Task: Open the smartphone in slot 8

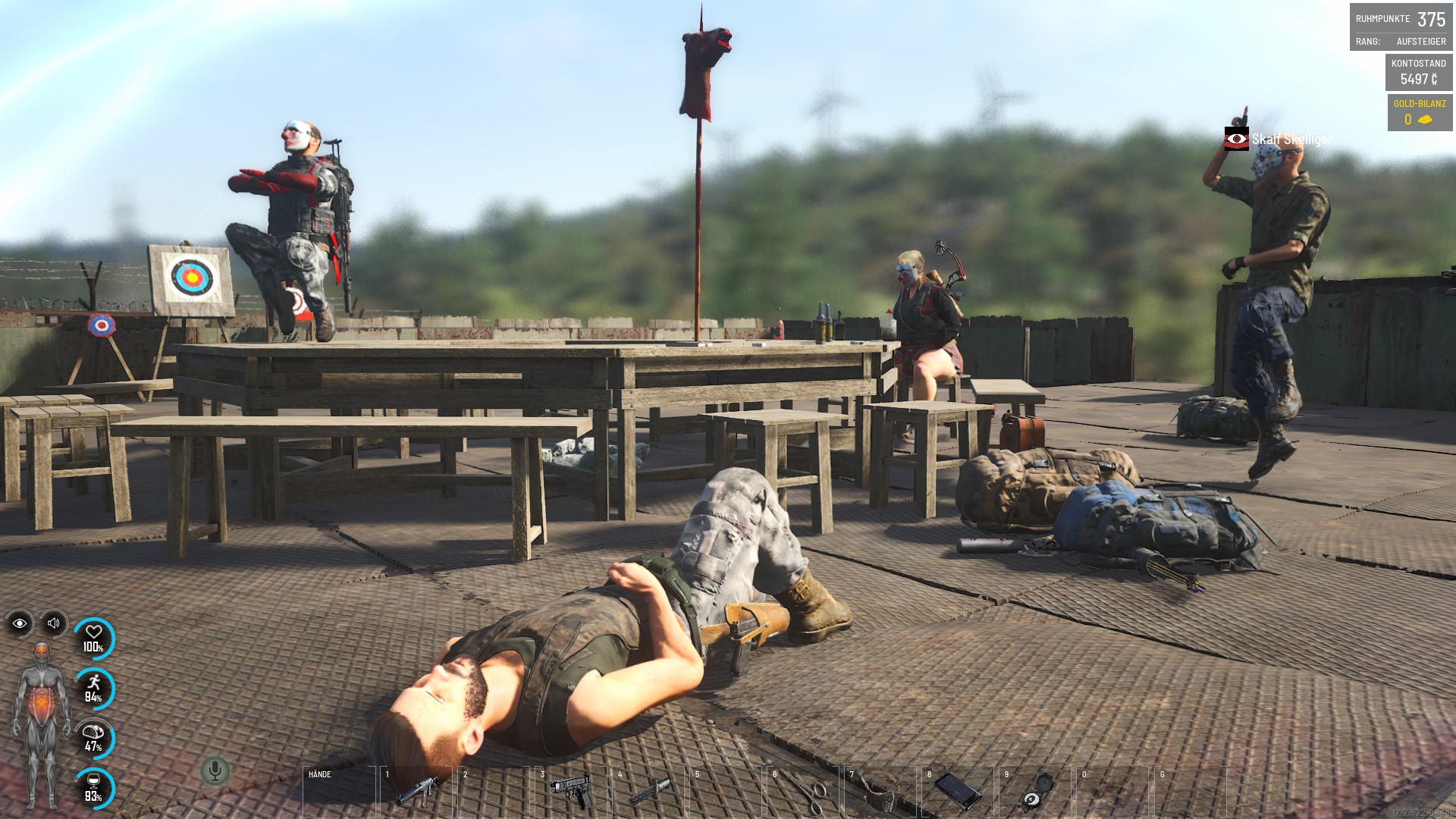Action: [x=958, y=792]
